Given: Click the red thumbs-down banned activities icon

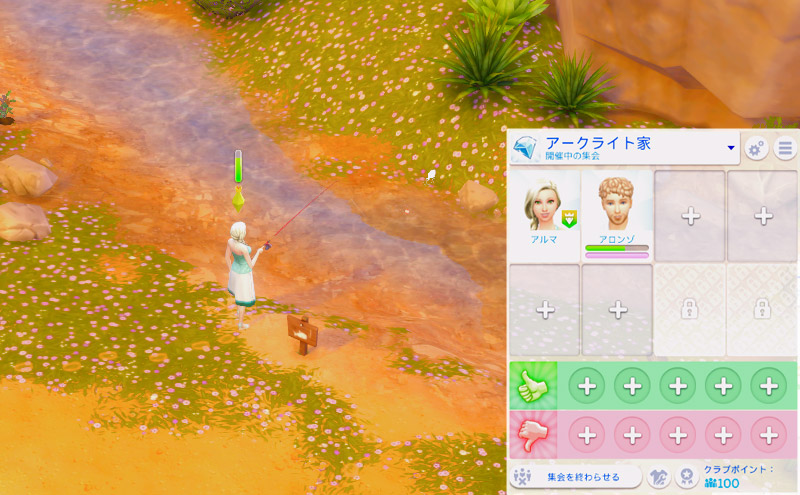Looking at the screenshot, I should (x=531, y=435).
